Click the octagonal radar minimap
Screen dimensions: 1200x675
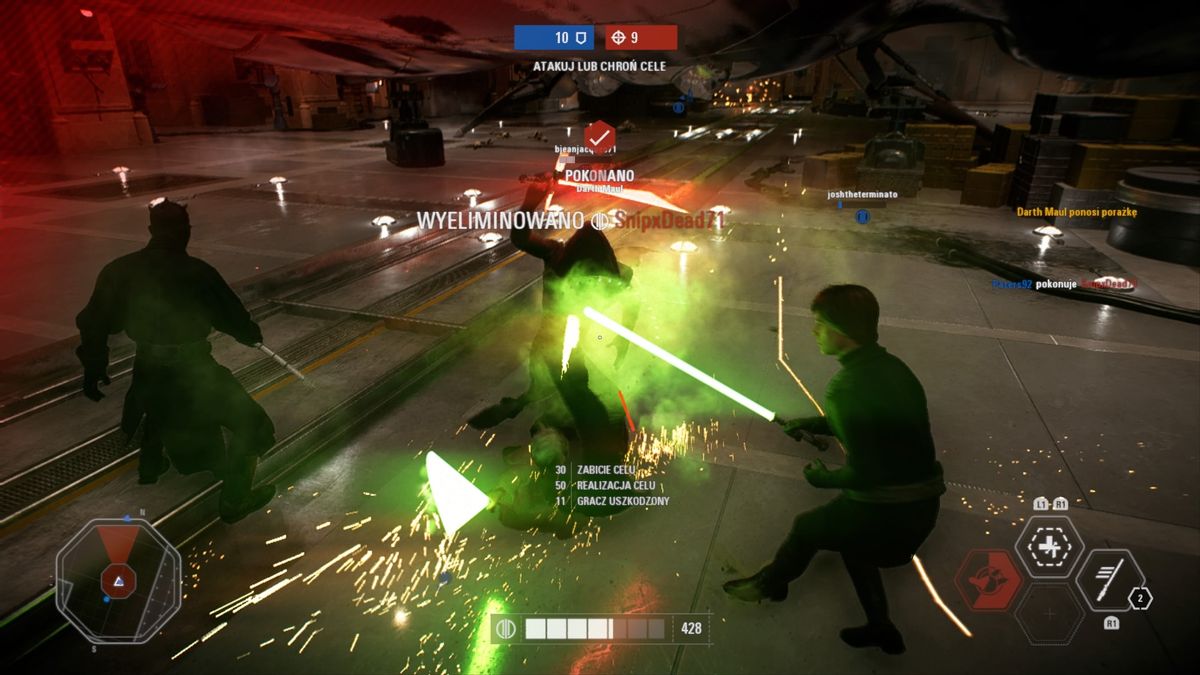[118, 579]
